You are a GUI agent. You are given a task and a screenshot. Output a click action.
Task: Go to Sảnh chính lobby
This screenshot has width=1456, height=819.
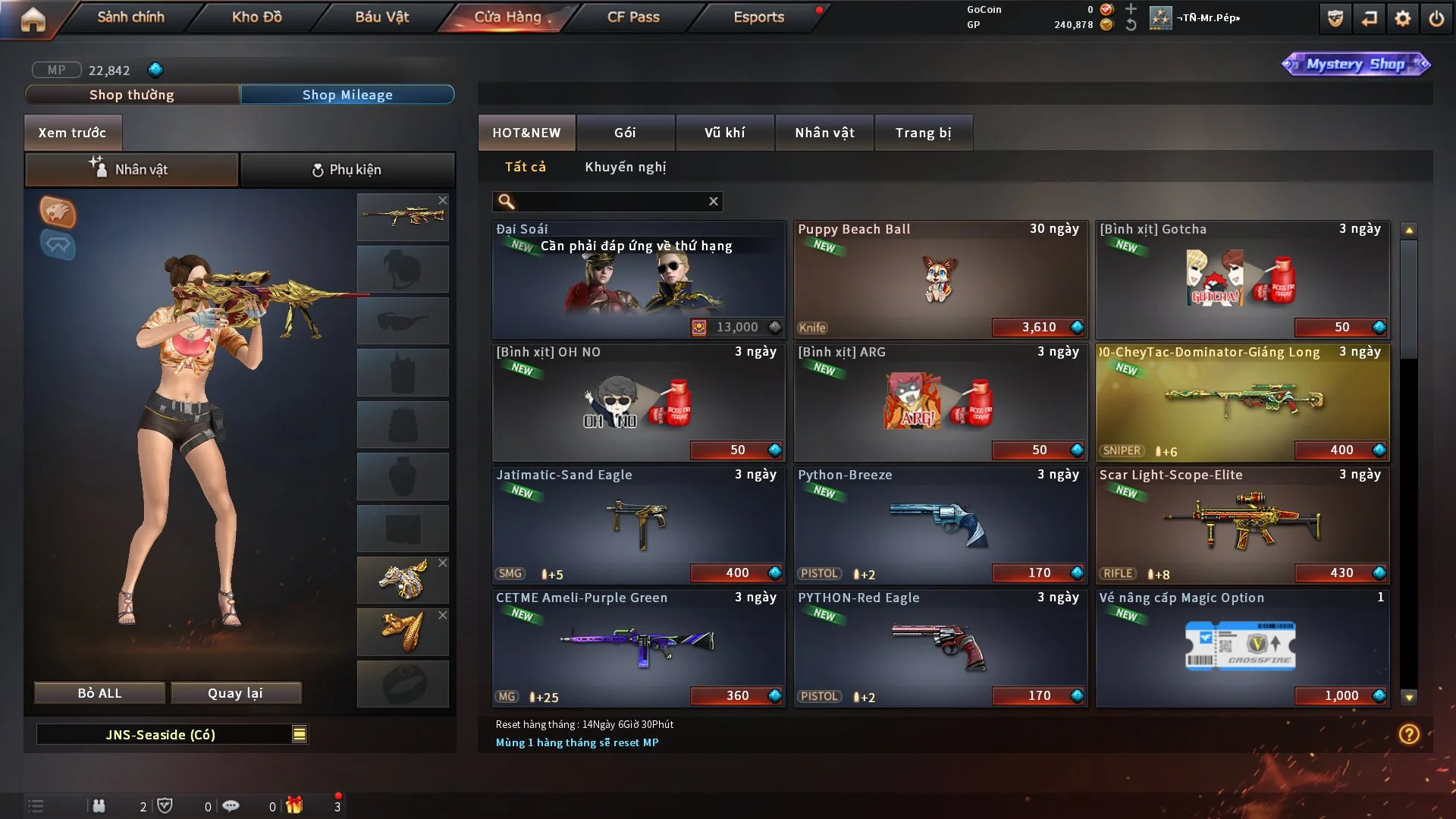[130, 17]
